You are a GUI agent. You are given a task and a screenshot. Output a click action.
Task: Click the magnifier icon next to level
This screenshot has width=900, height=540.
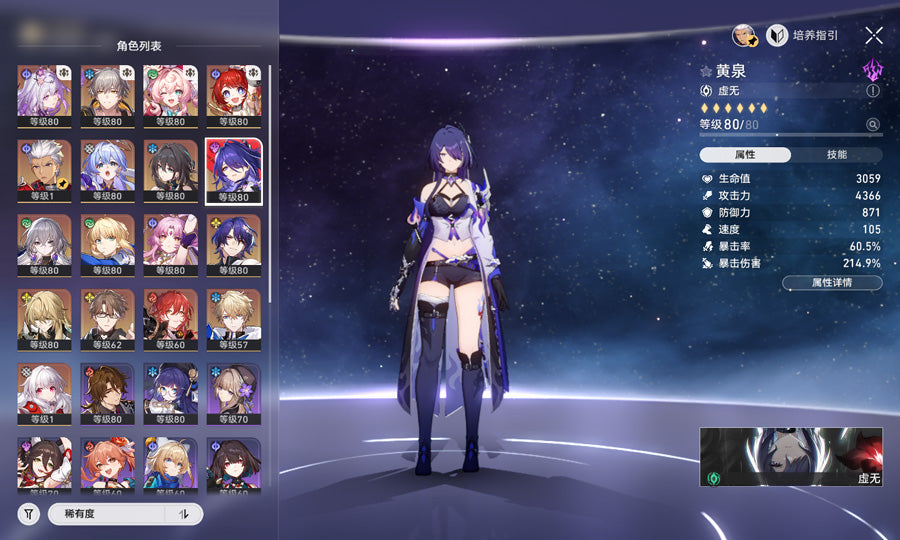tap(873, 125)
